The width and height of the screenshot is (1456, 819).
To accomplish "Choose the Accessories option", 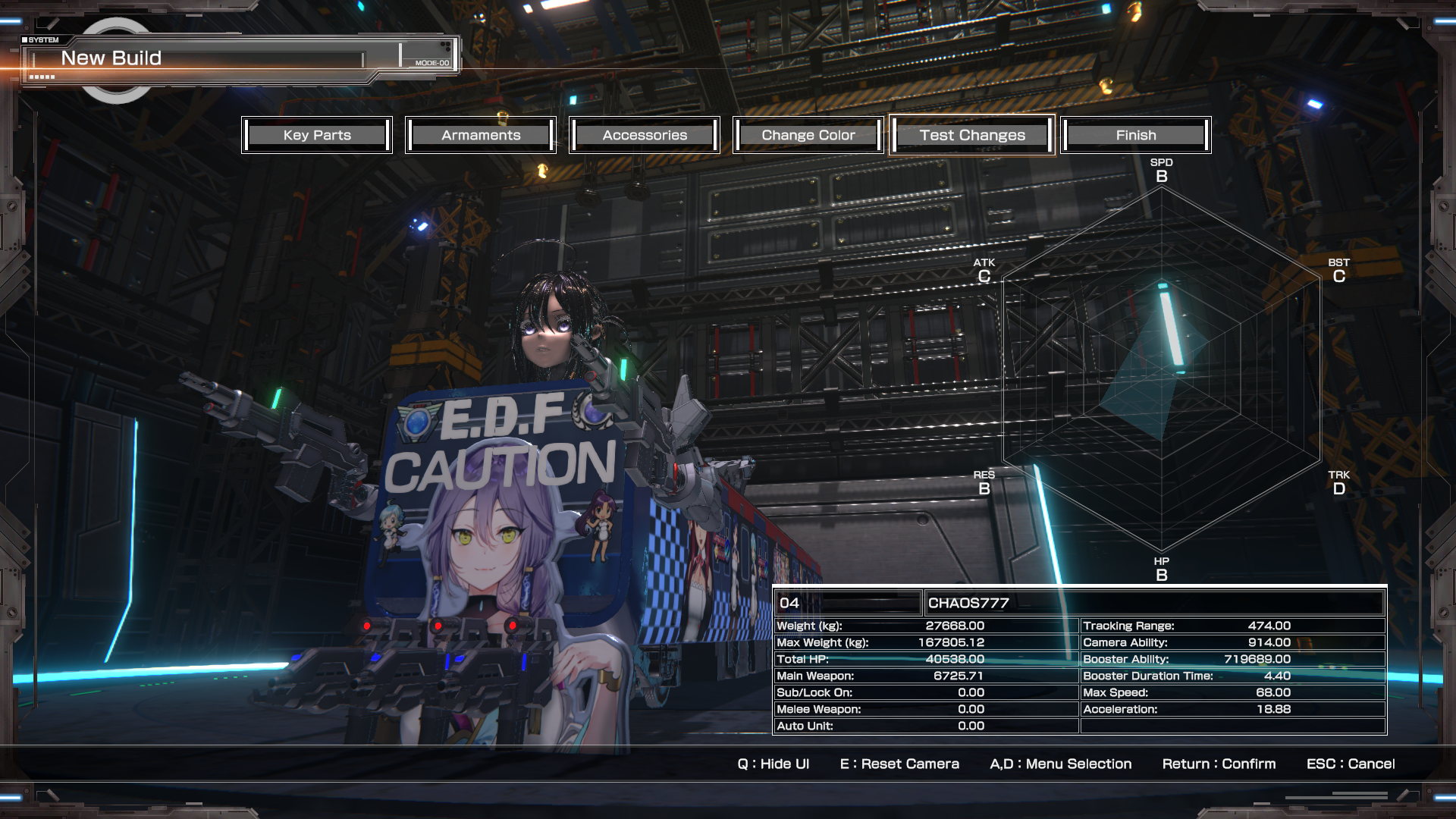I will (x=645, y=135).
